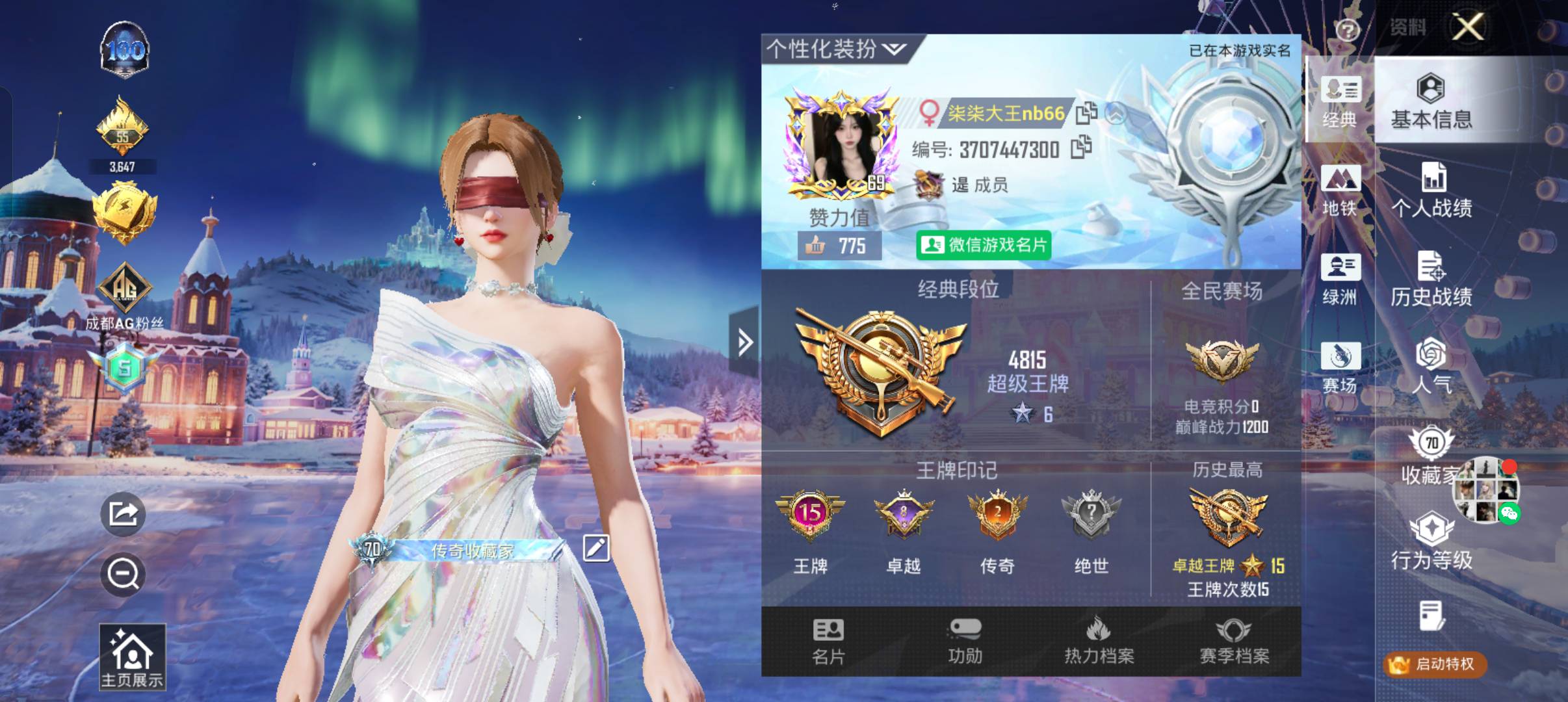
Task: Copy the player ID number 3707447300
Action: (1081, 148)
